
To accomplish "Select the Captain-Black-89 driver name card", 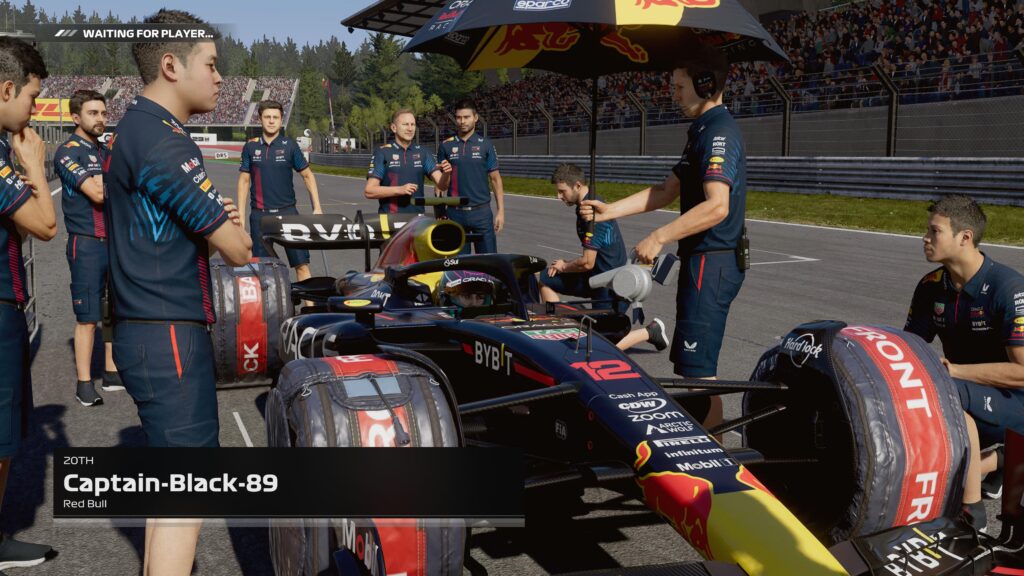I will pos(288,484).
